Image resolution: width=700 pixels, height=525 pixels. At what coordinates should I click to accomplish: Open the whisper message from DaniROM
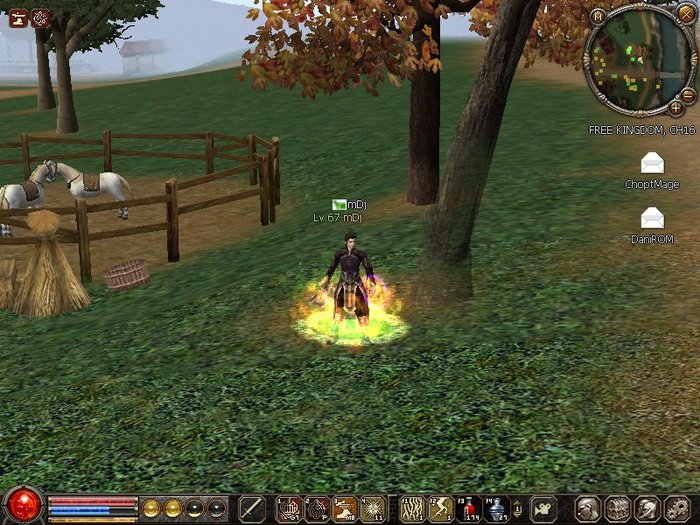[x=652, y=217]
